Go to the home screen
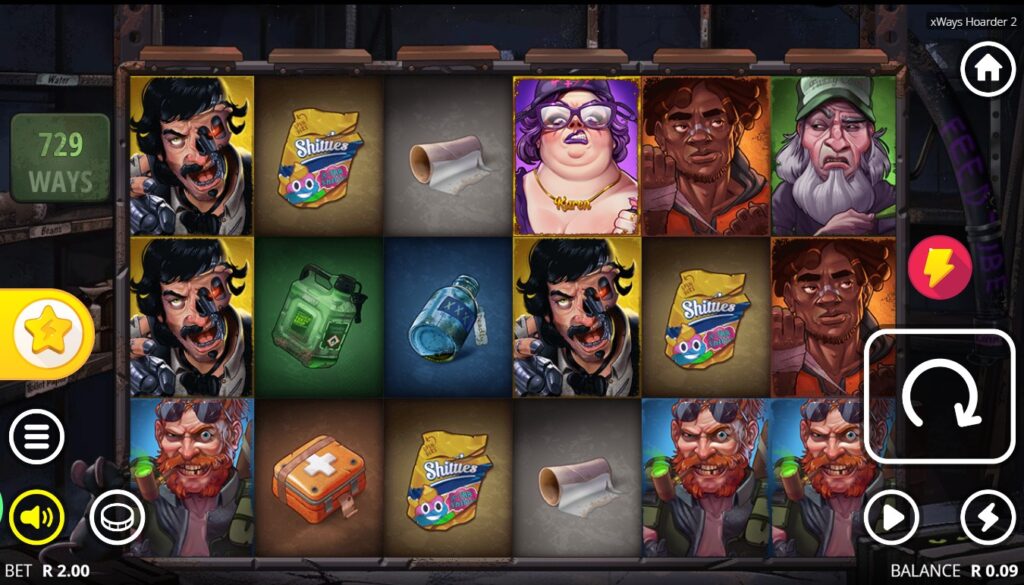 988,70
